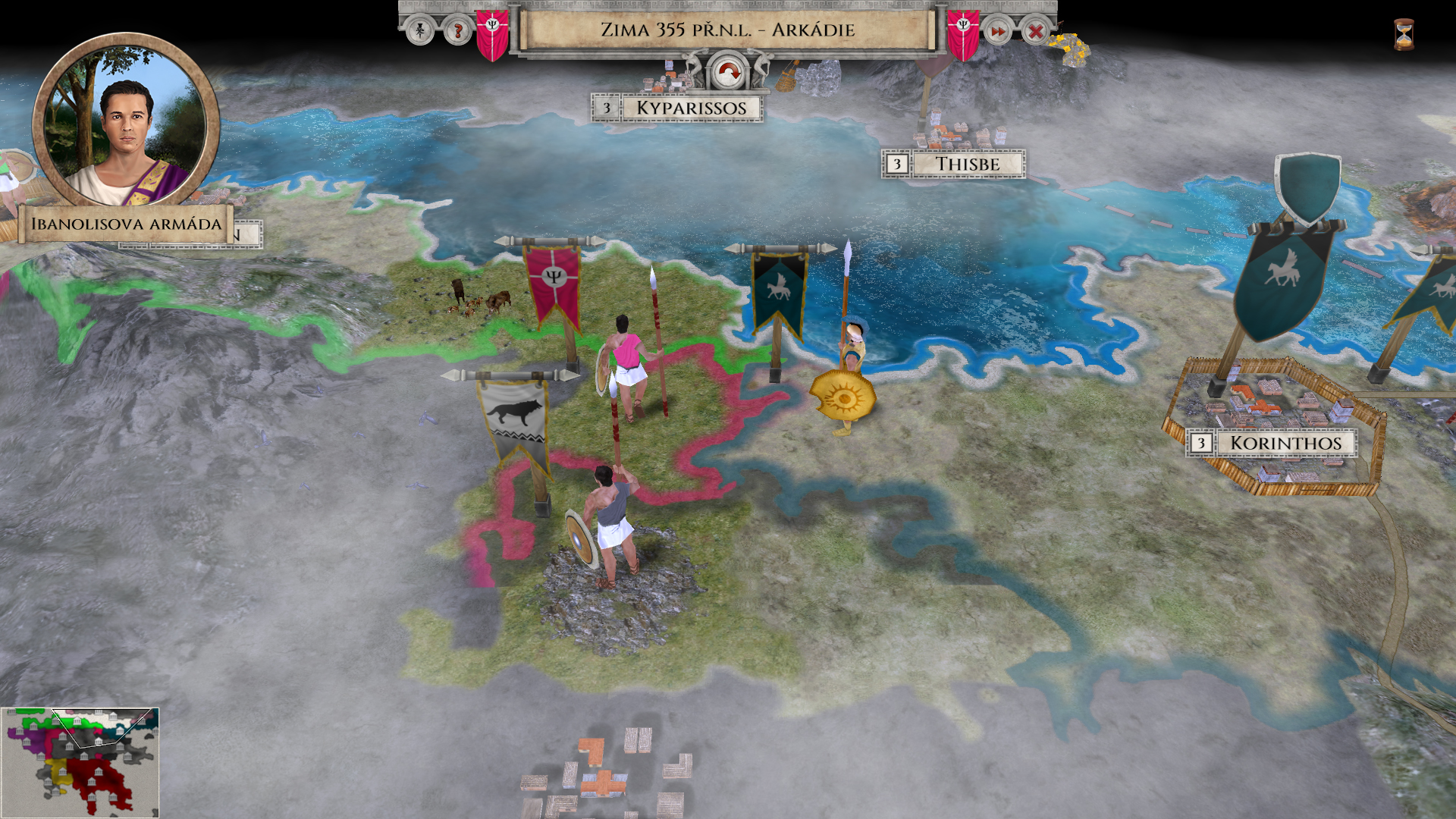The image size is (1456, 819).
Task: Select army under the red trident banner
Action: click(628, 364)
